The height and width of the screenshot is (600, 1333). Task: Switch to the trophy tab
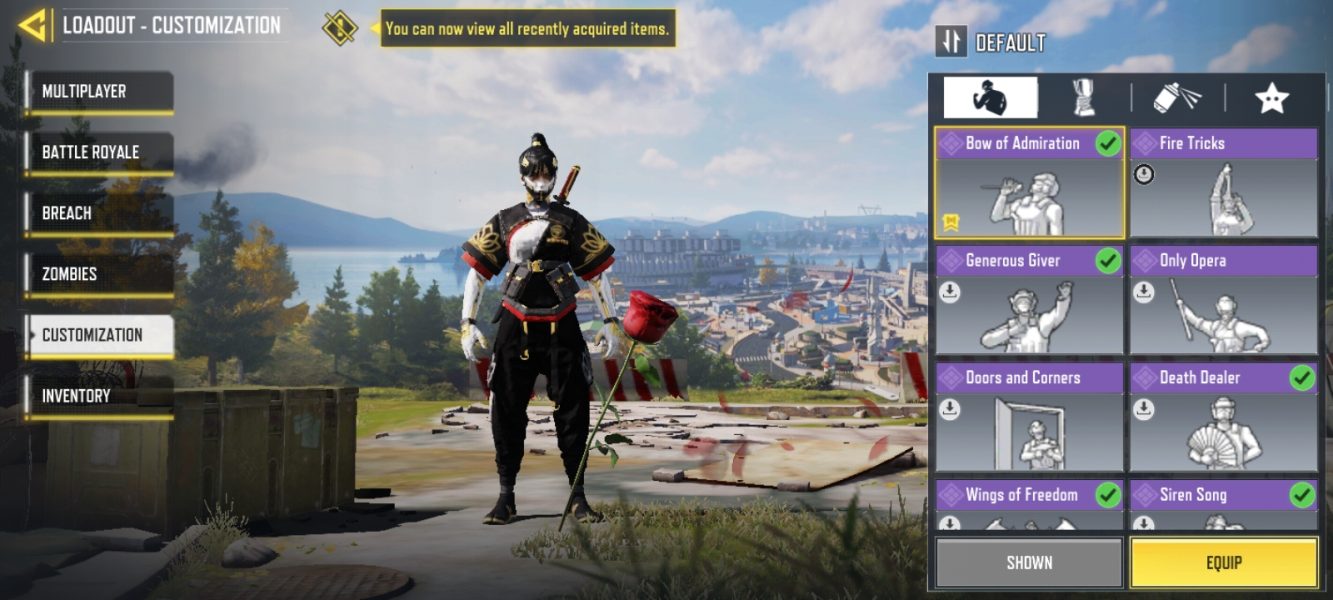pos(1084,98)
